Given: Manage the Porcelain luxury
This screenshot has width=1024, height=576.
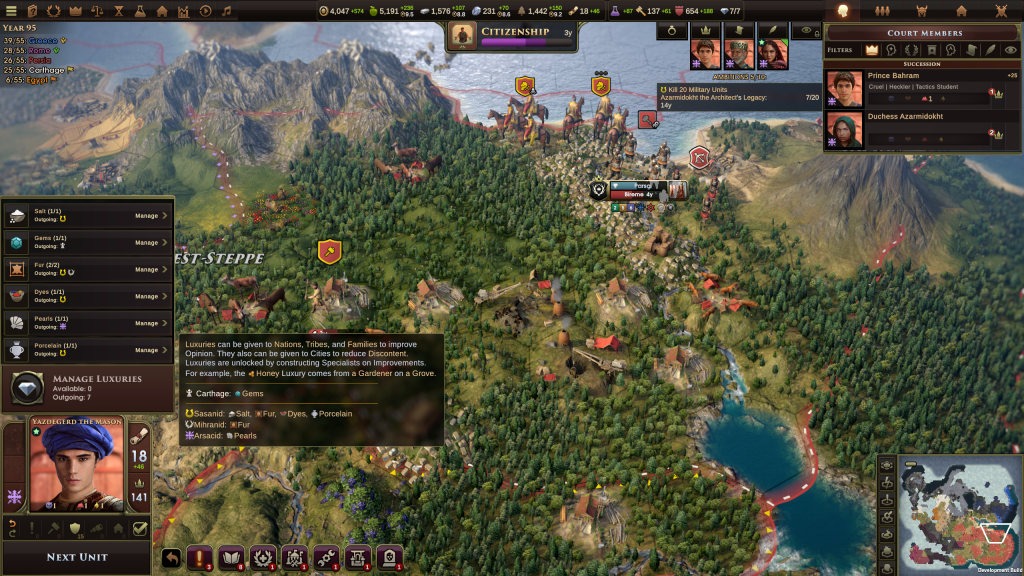Looking at the screenshot, I should 152,350.
